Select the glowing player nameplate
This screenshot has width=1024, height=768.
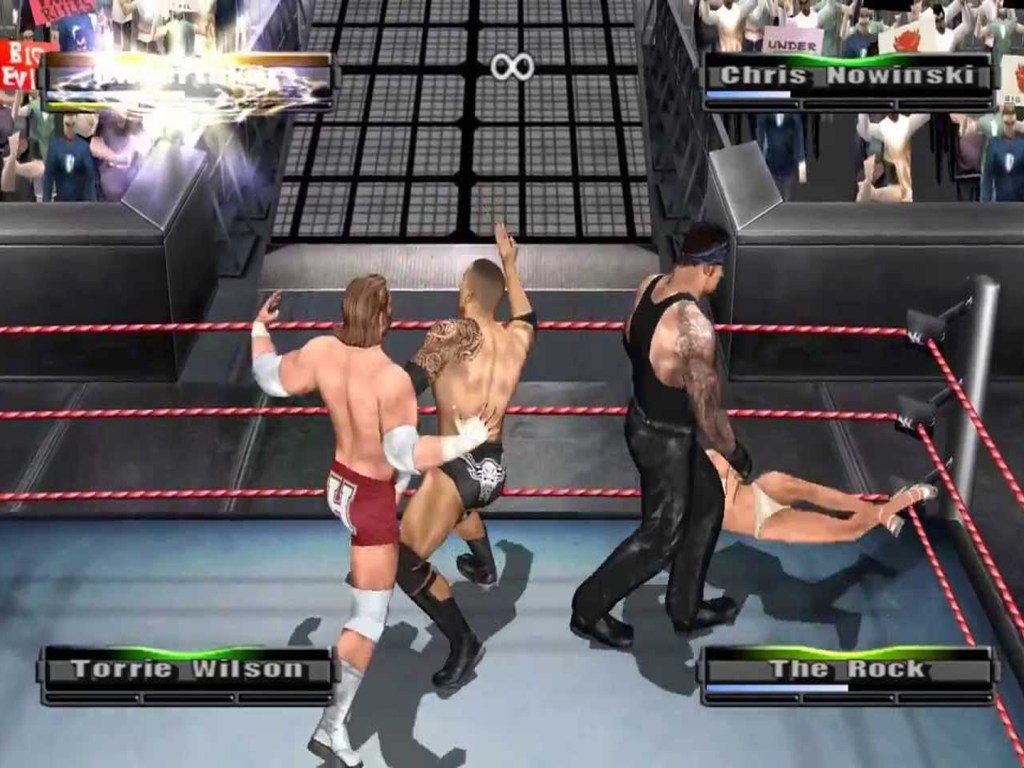(x=187, y=80)
